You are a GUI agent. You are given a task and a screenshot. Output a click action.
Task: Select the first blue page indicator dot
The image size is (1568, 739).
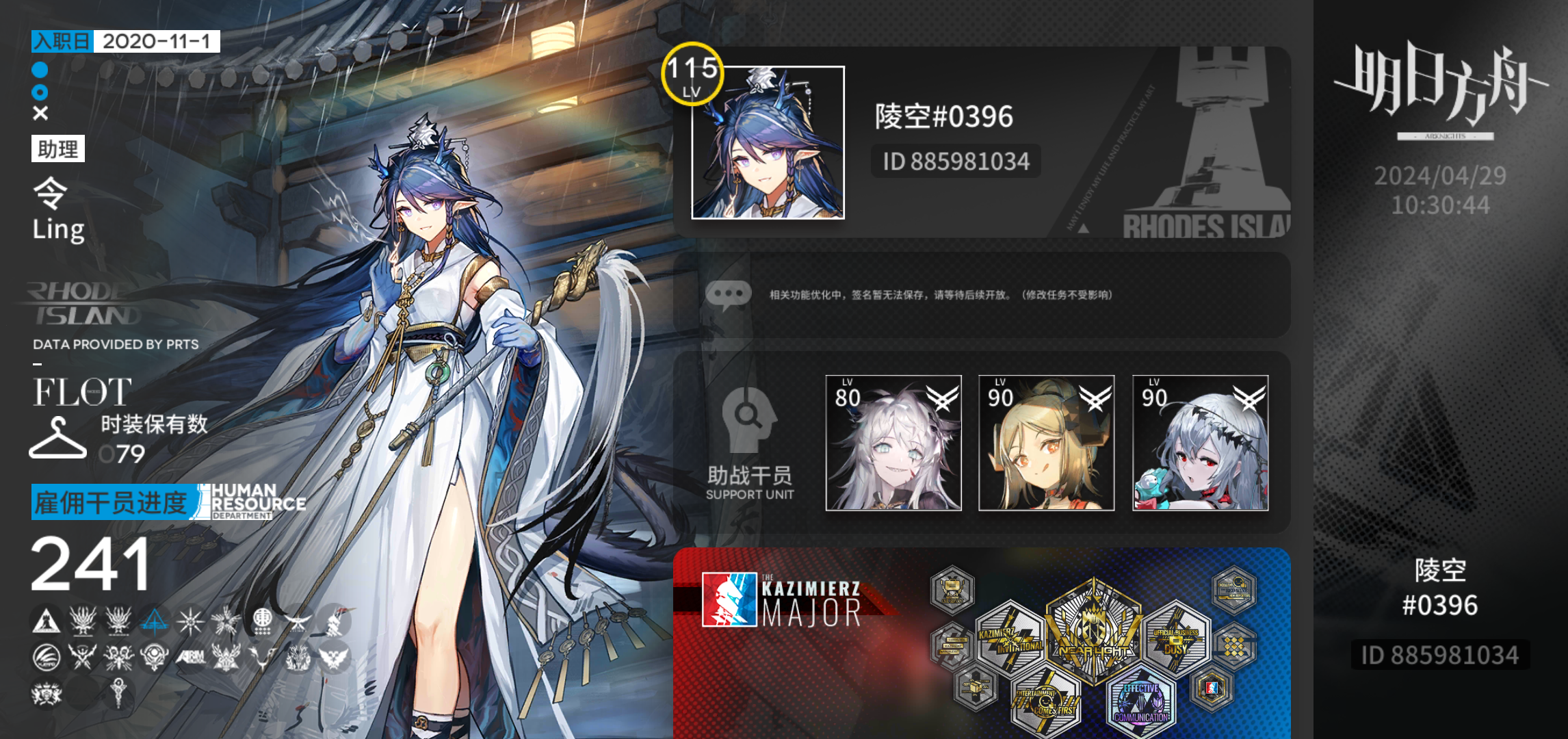point(39,68)
